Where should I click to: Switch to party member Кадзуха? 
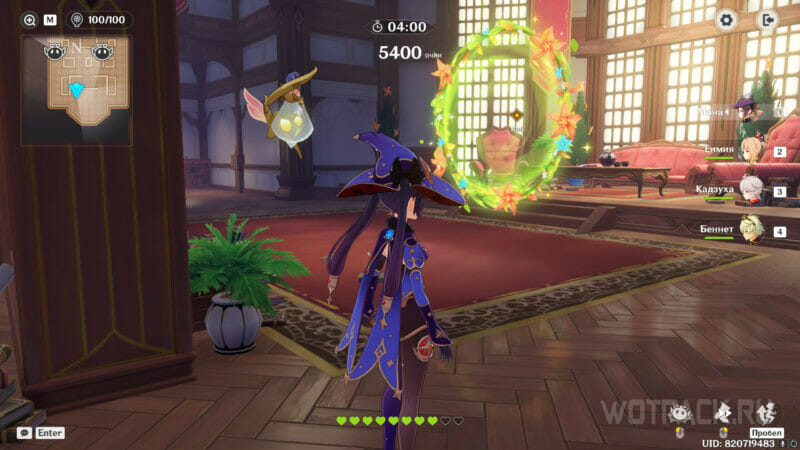pyautogui.click(x=751, y=188)
